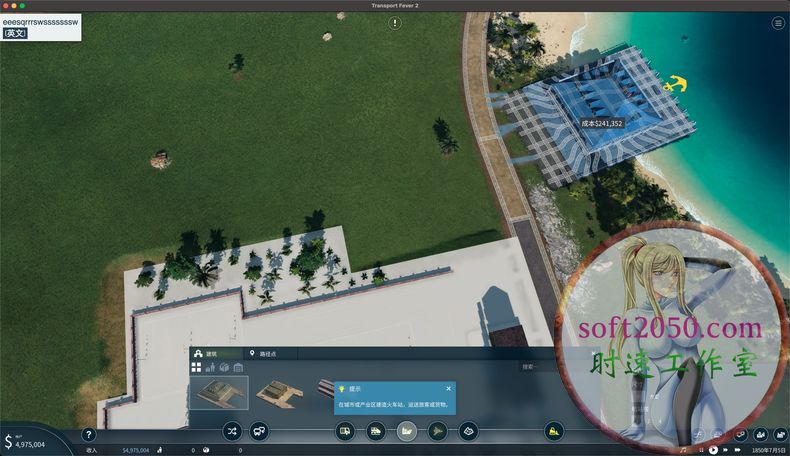Open the vehicle manager button
The width and height of the screenshot is (790, 456).
(259, 432)
